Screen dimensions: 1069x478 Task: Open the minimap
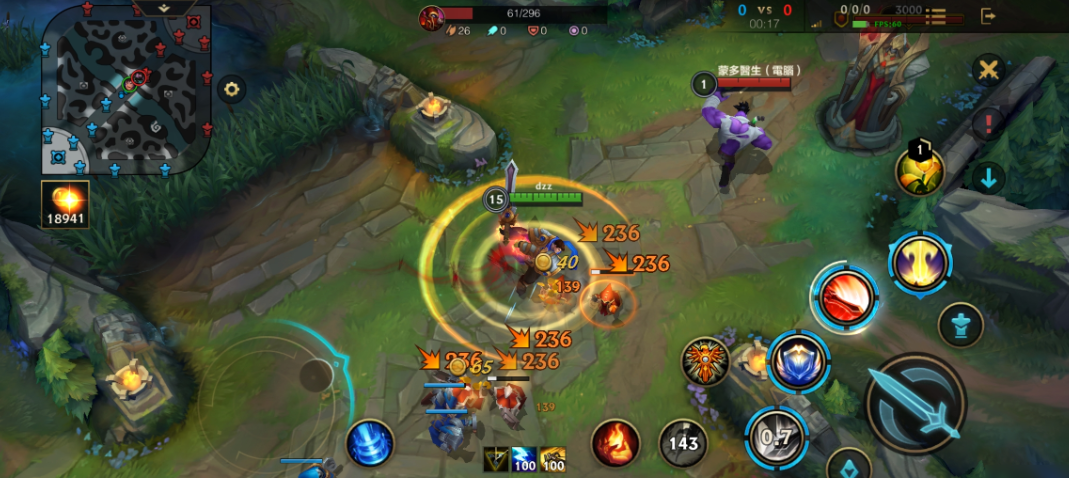(x=127, y=90)
